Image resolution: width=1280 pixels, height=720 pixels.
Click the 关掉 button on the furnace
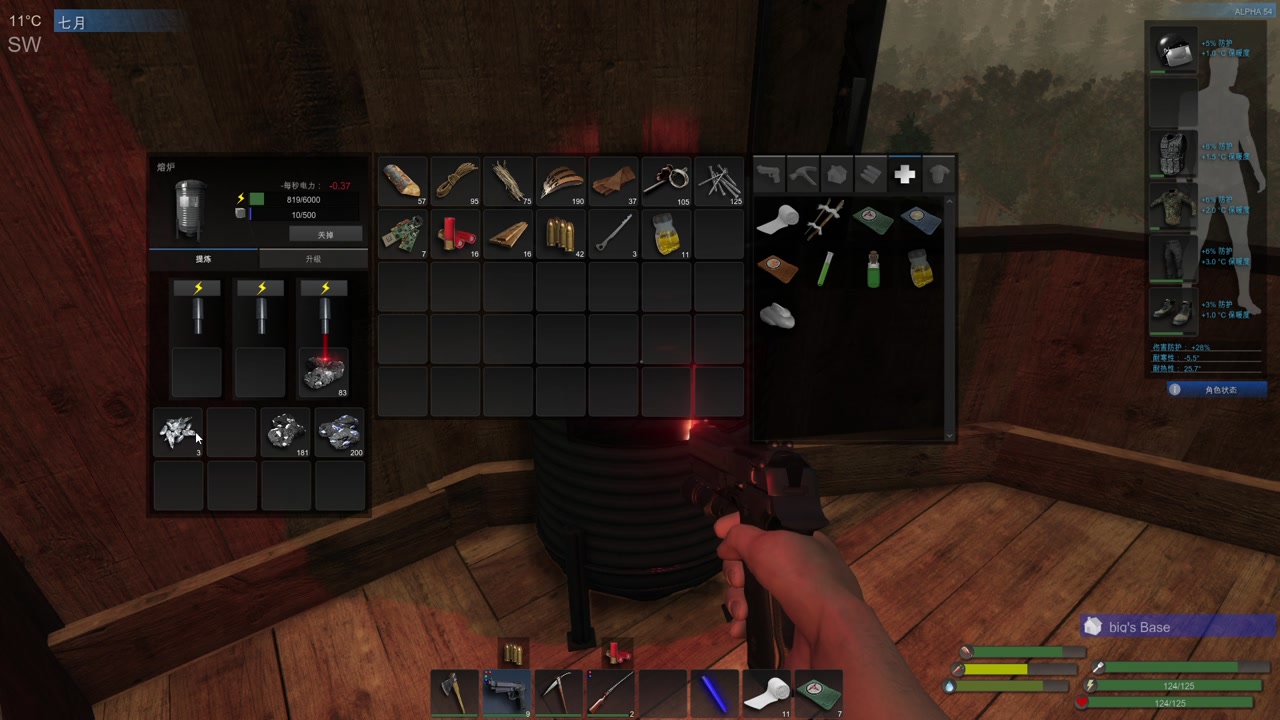(325, 234)
